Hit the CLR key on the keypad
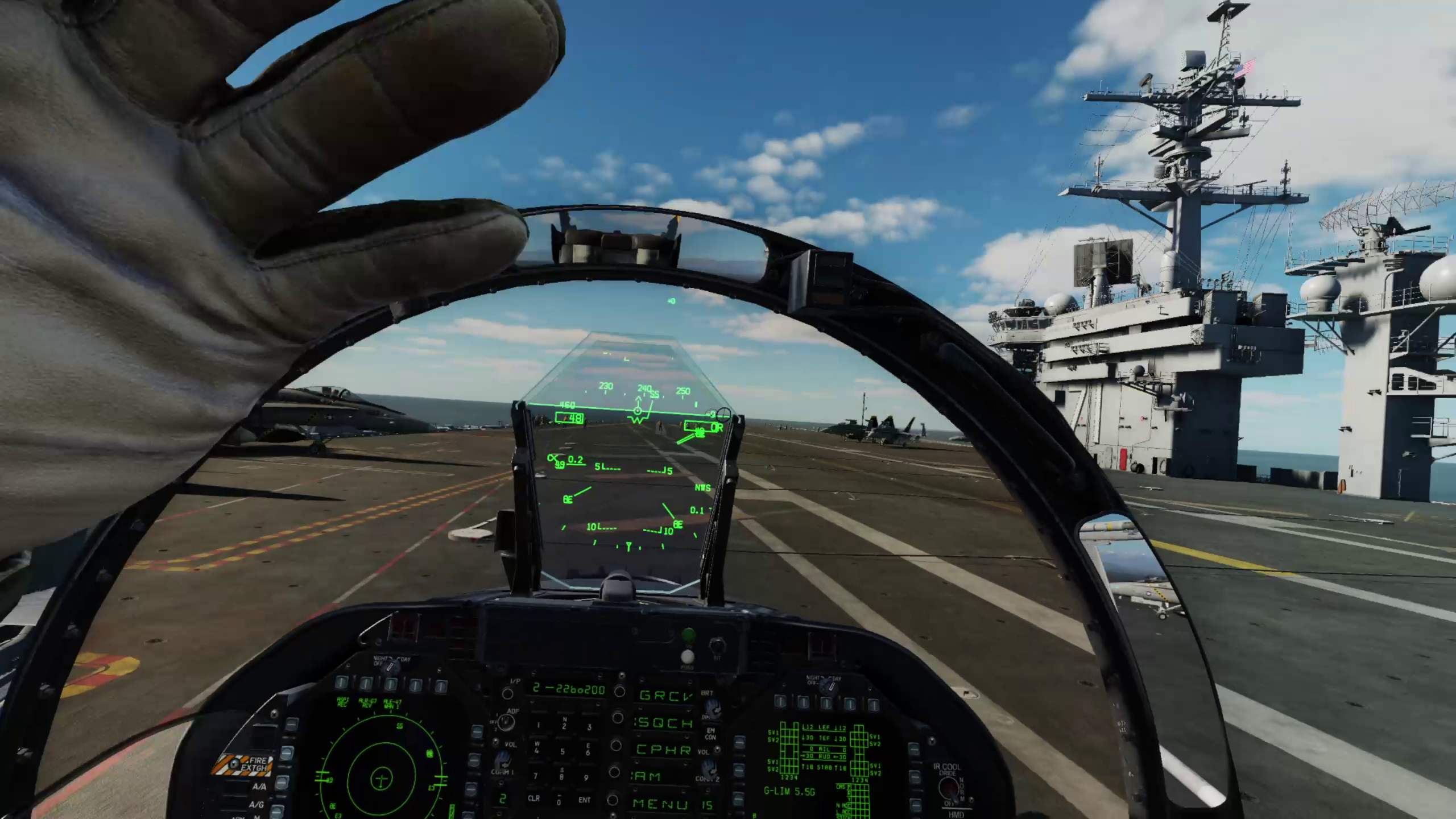 [x=533, y=799]
